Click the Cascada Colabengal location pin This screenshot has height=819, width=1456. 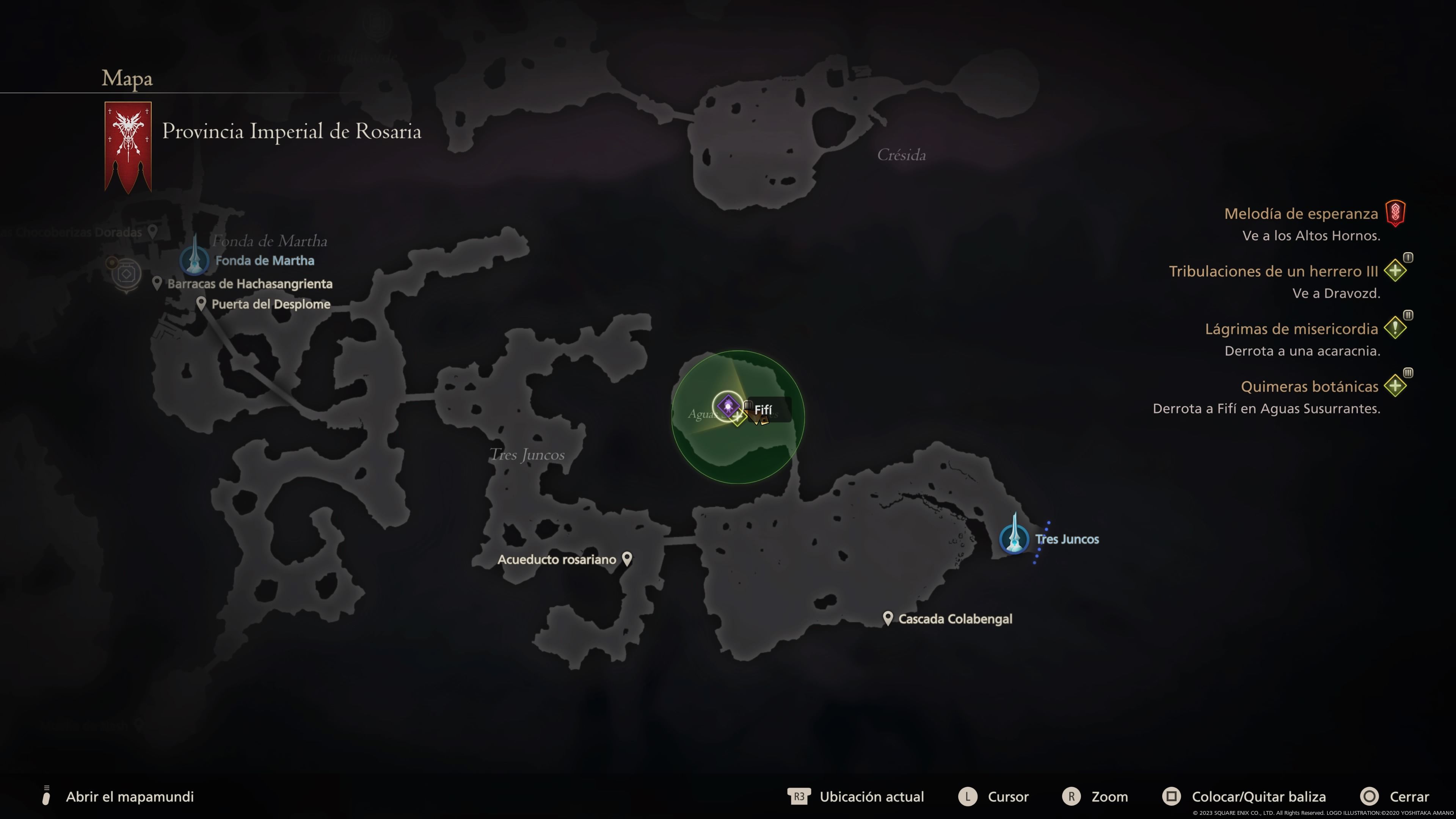tap(887, 618)
